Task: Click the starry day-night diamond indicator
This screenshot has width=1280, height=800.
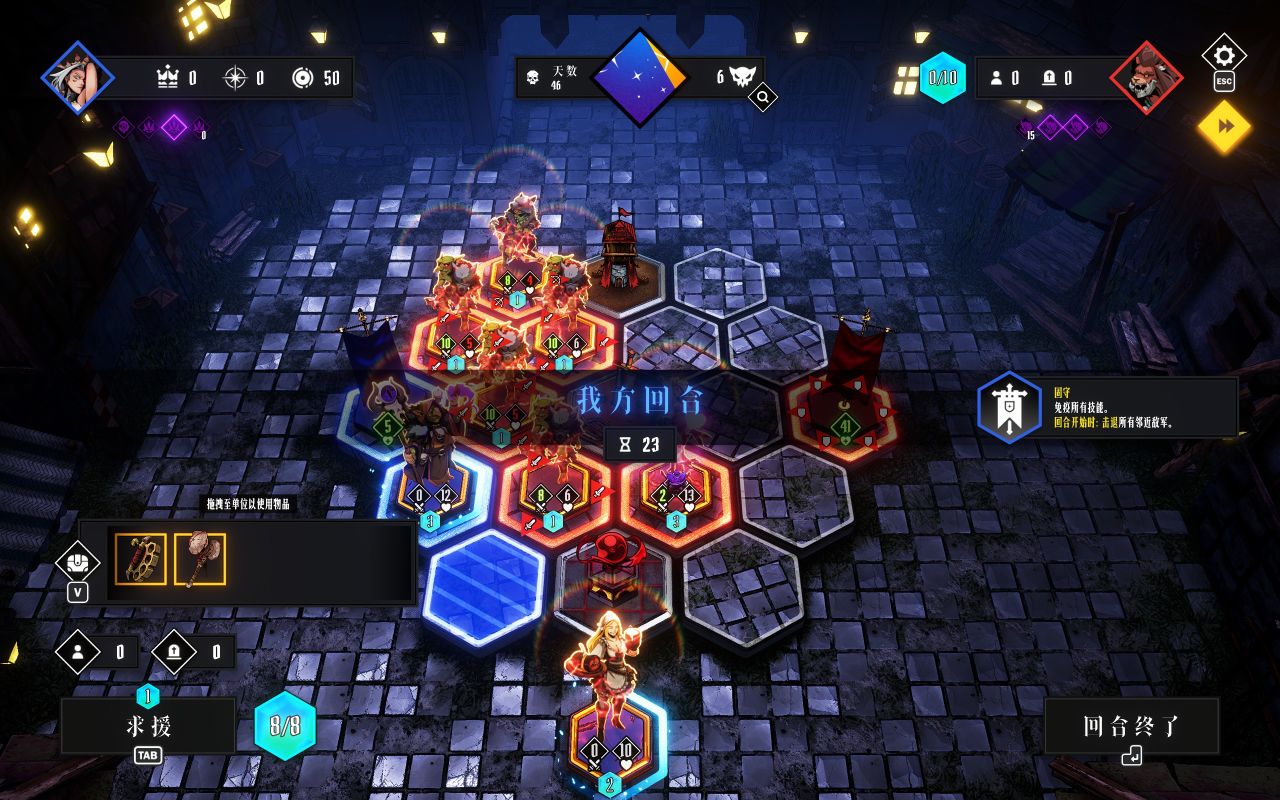Action: (639, 77)
